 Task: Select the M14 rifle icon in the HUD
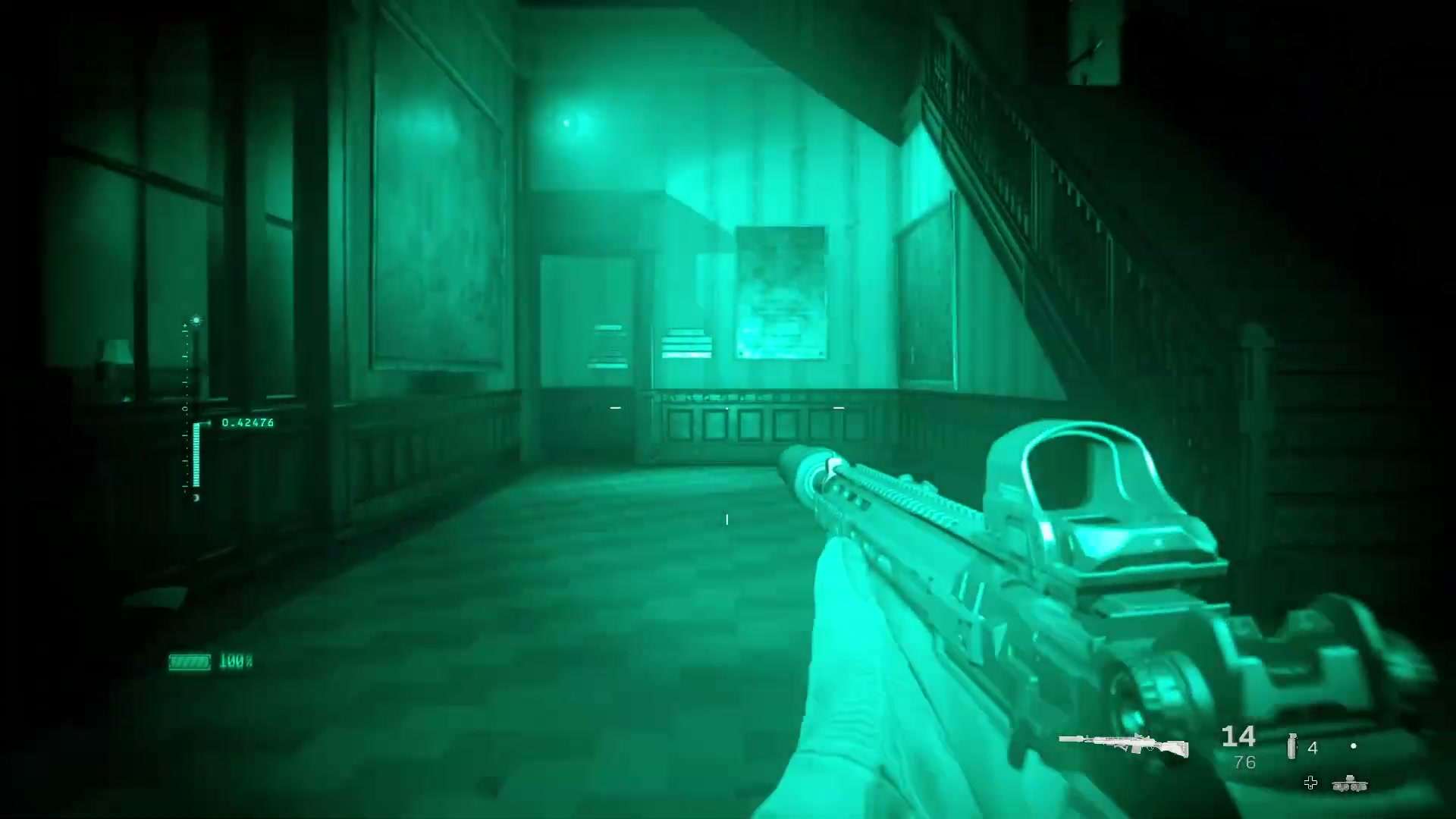coord(1123,745)
